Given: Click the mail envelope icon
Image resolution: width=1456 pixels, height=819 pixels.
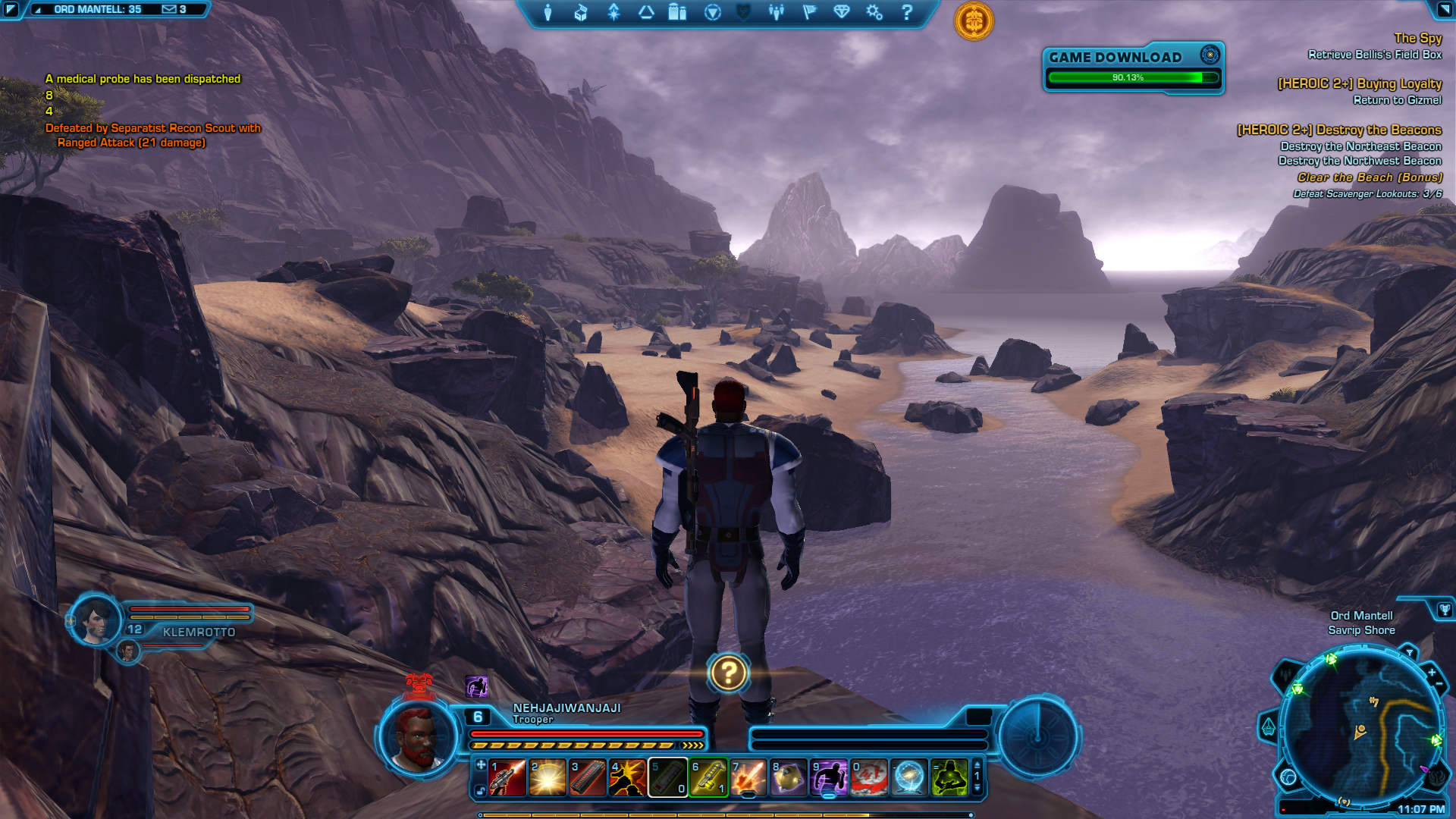Looking at the screenshot, I should click(x=169, y=9).
